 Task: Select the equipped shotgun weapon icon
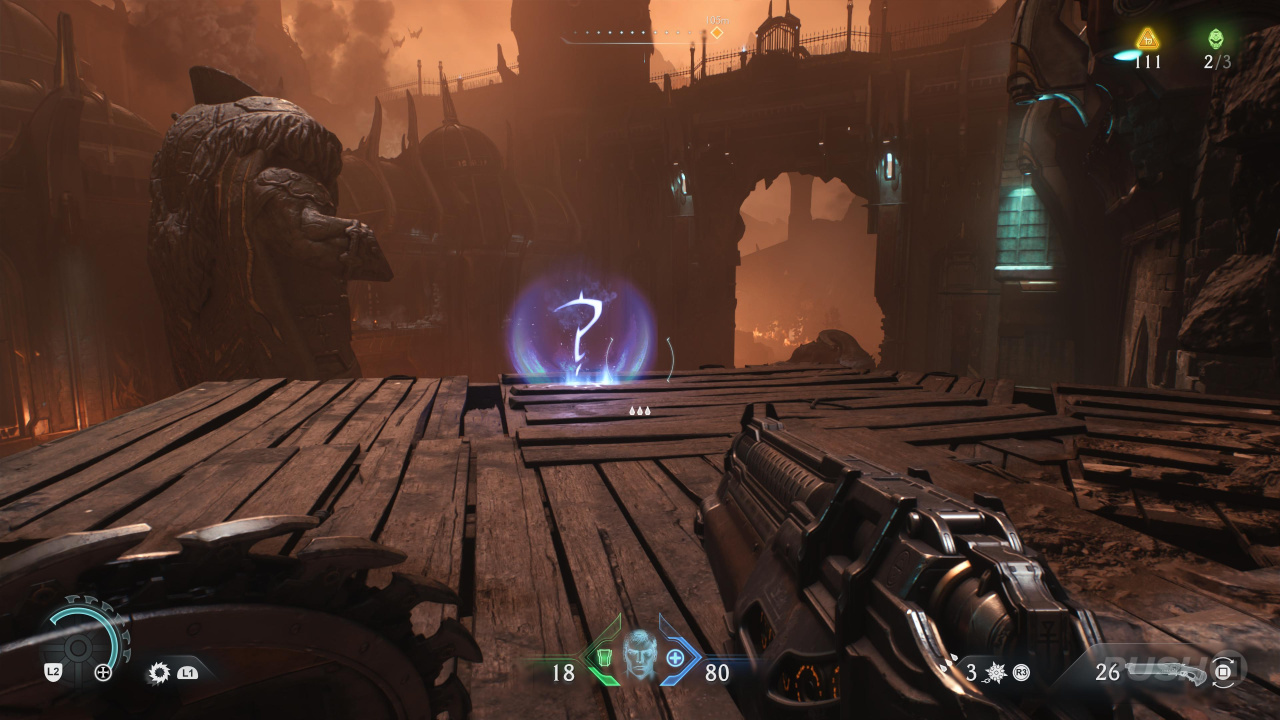pos(1167,669)
